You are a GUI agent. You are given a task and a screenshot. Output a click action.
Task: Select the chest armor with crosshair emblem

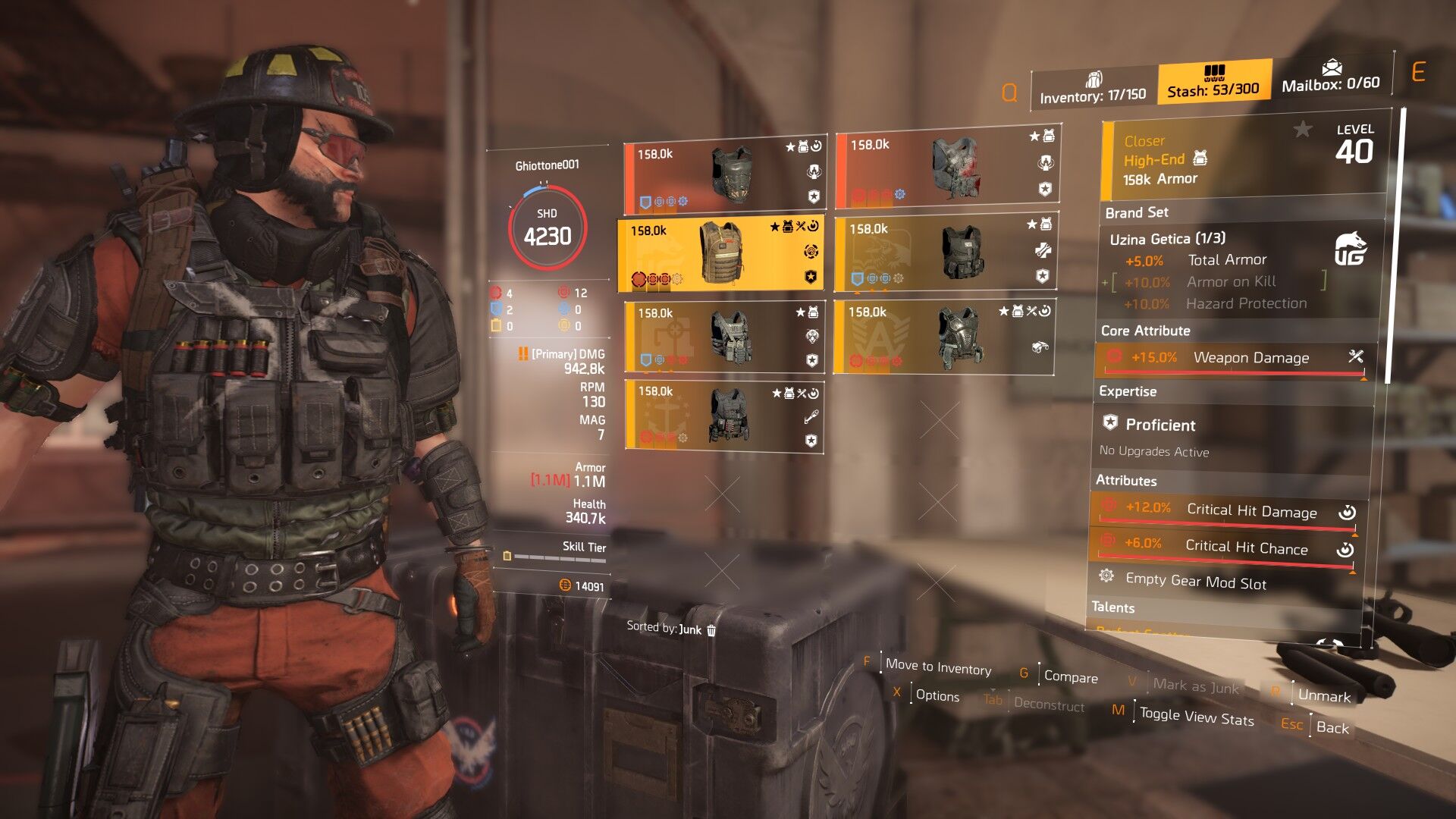pyautogui.click(x=723, y=335)
